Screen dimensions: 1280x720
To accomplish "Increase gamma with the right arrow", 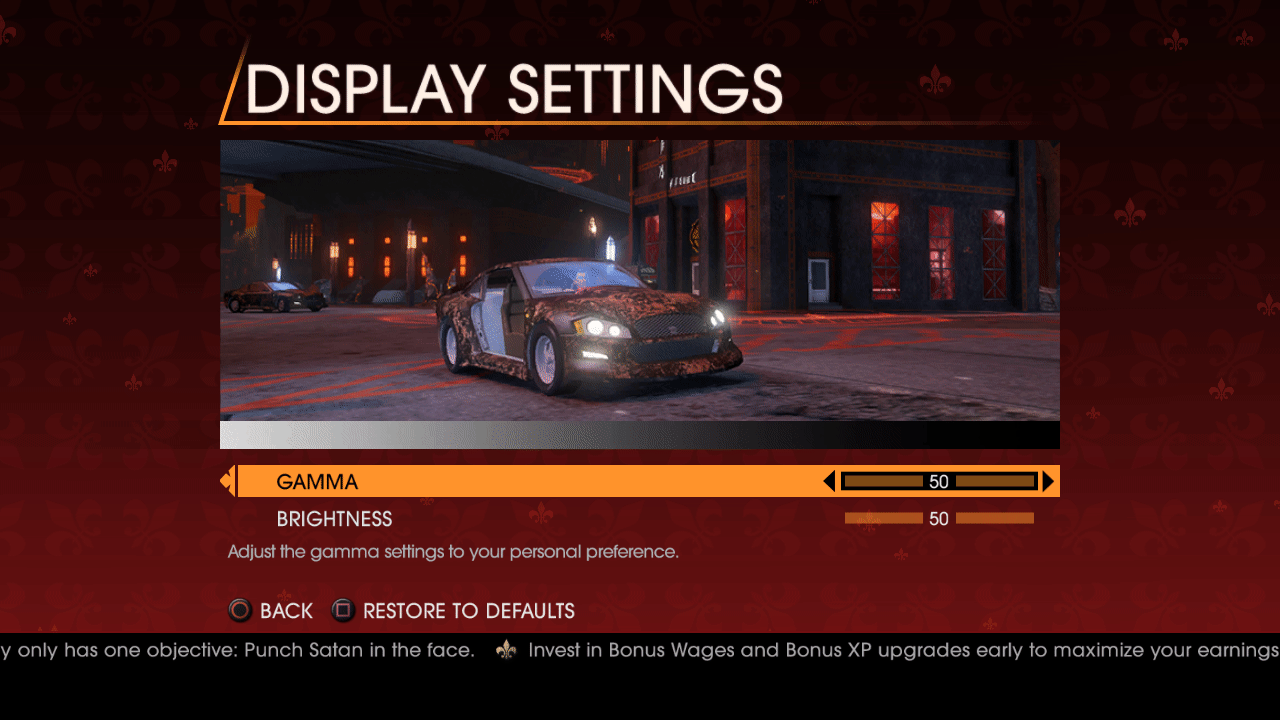I will [x=1048, y=482].
